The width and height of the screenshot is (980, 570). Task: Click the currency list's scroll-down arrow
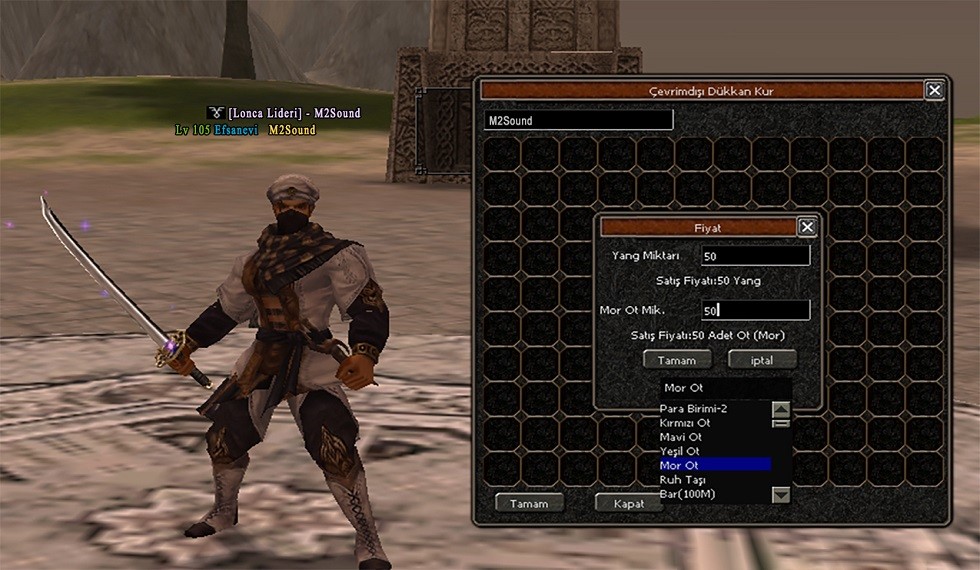pyautogui.click(x=781, y=494)
